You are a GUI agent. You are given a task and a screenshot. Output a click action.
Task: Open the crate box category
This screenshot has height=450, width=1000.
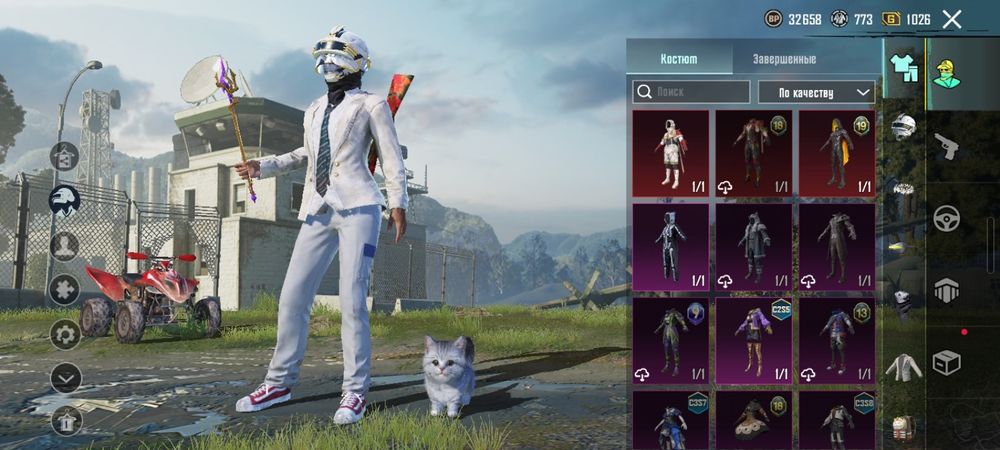(947, 362)
